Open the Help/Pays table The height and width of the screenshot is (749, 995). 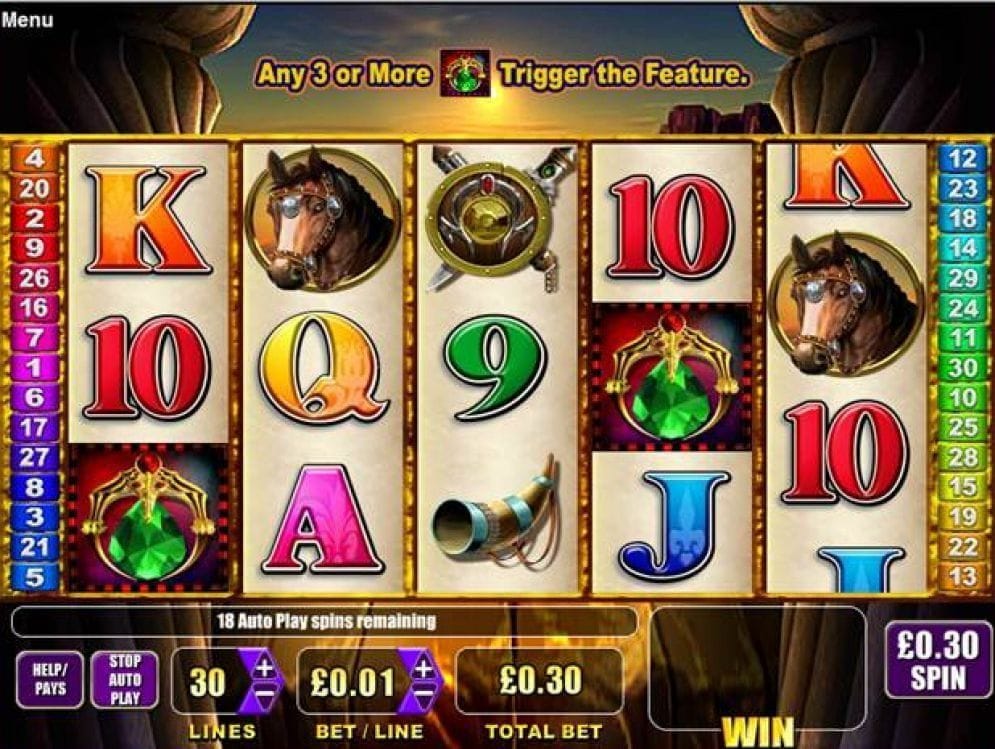pos(49,679)
